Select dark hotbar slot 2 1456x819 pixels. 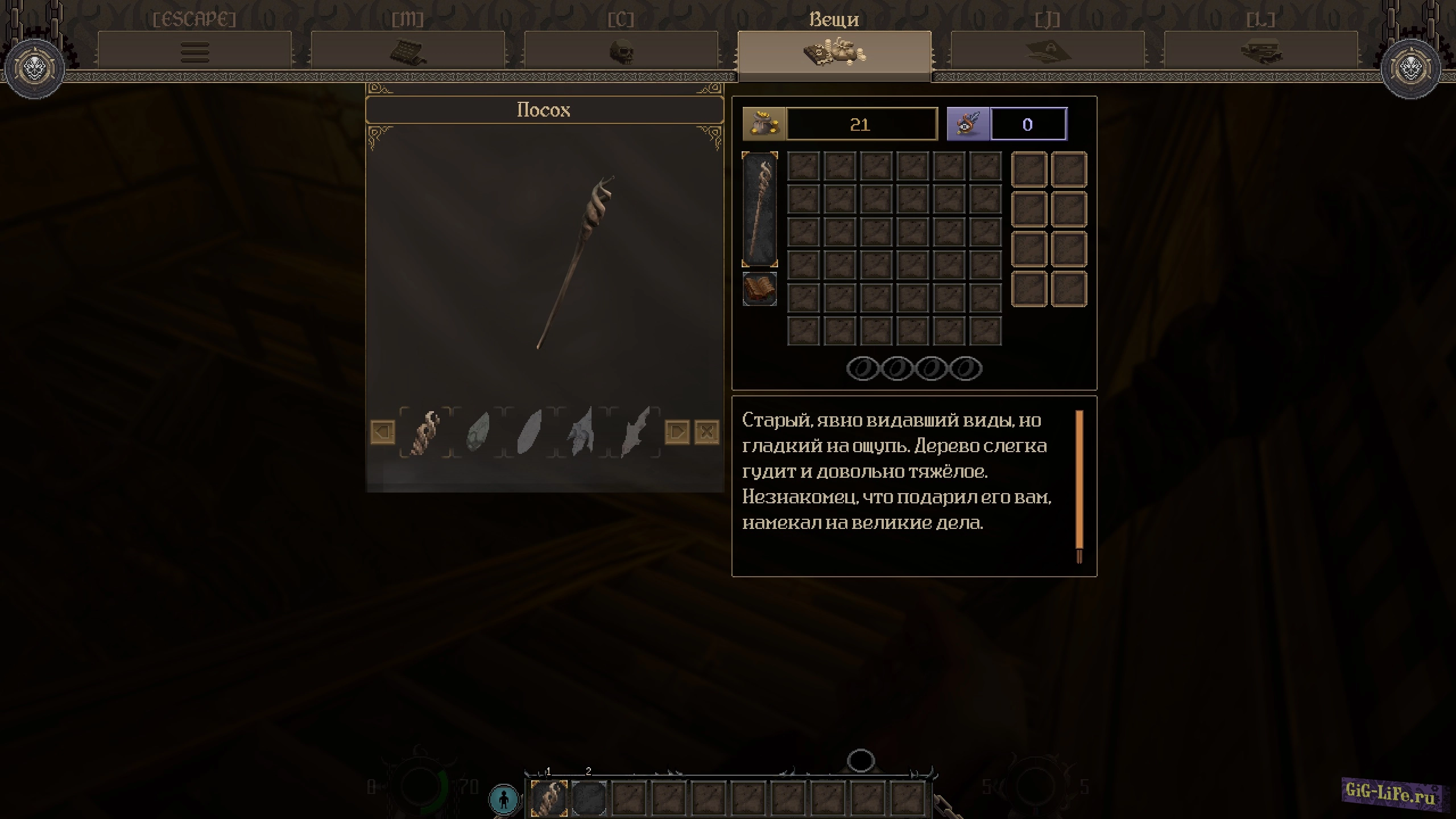[x=589, y=798]
